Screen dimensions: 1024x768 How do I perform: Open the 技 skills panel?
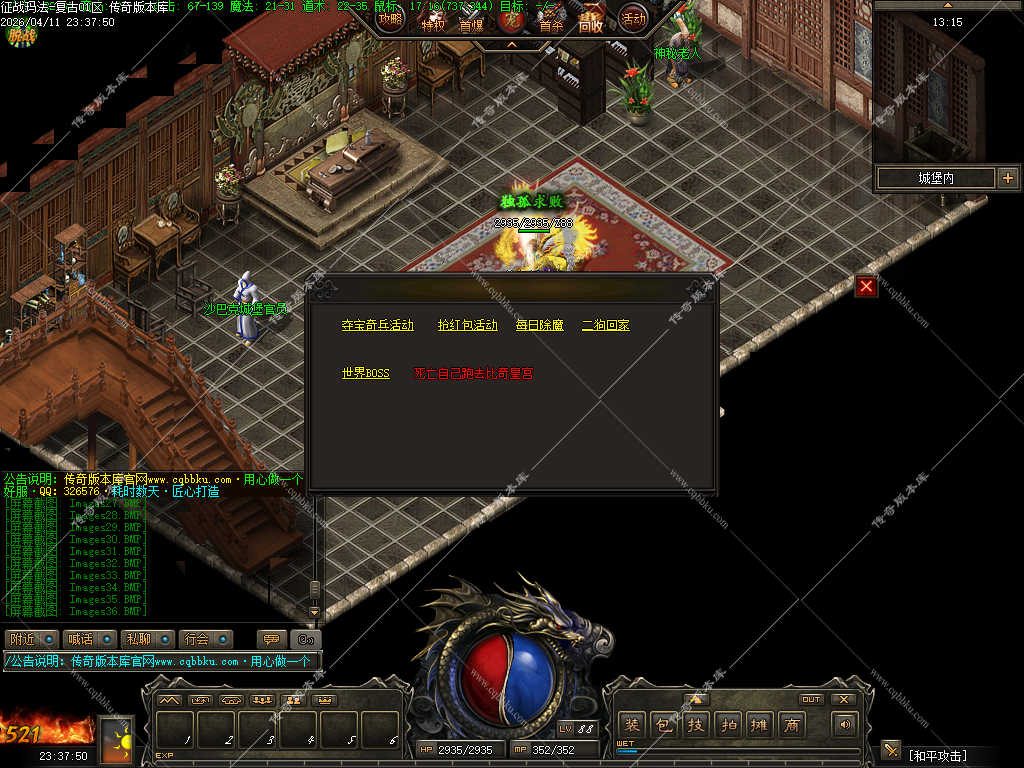point(696,725)
